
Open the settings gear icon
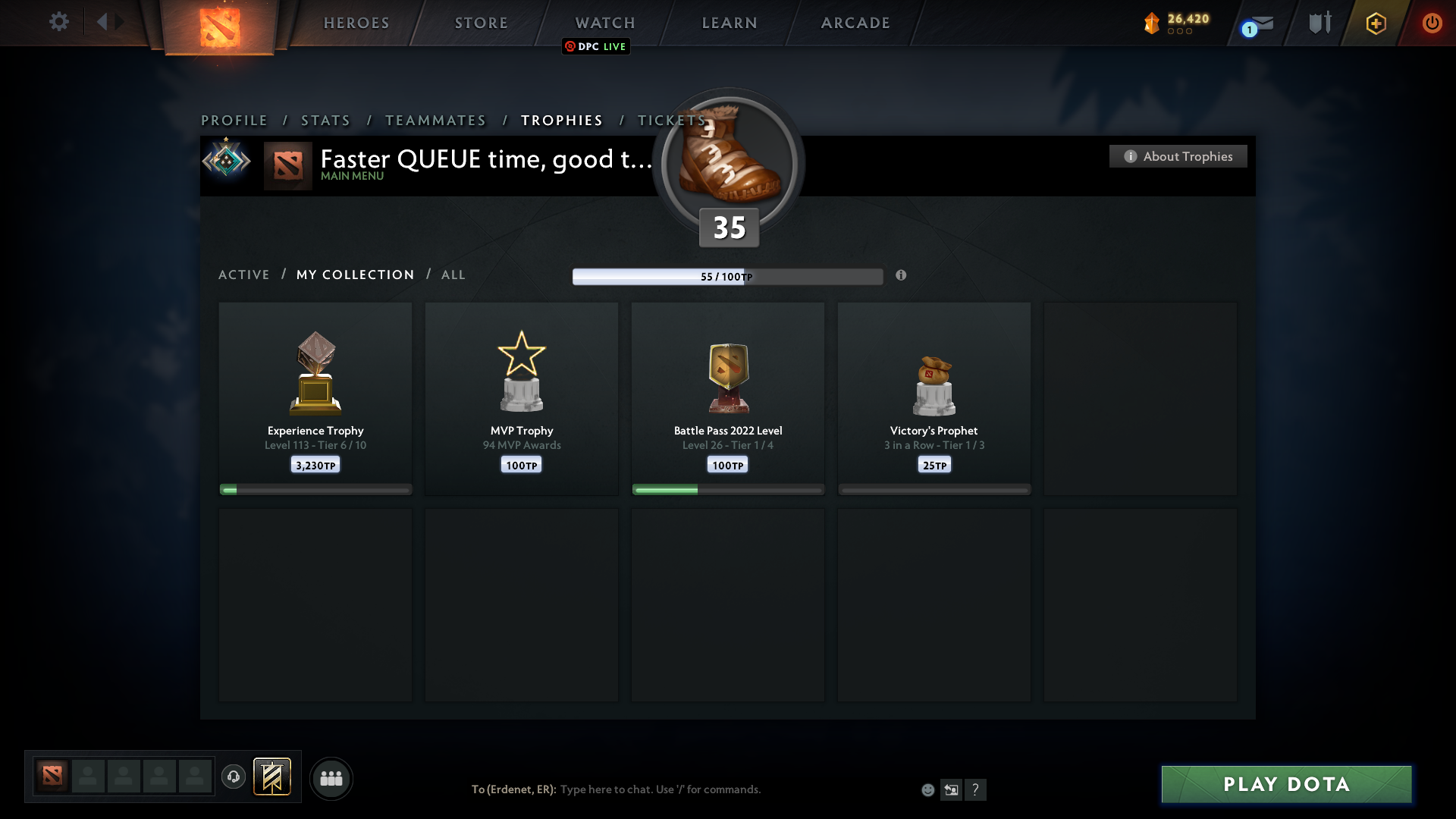(59, 22)
